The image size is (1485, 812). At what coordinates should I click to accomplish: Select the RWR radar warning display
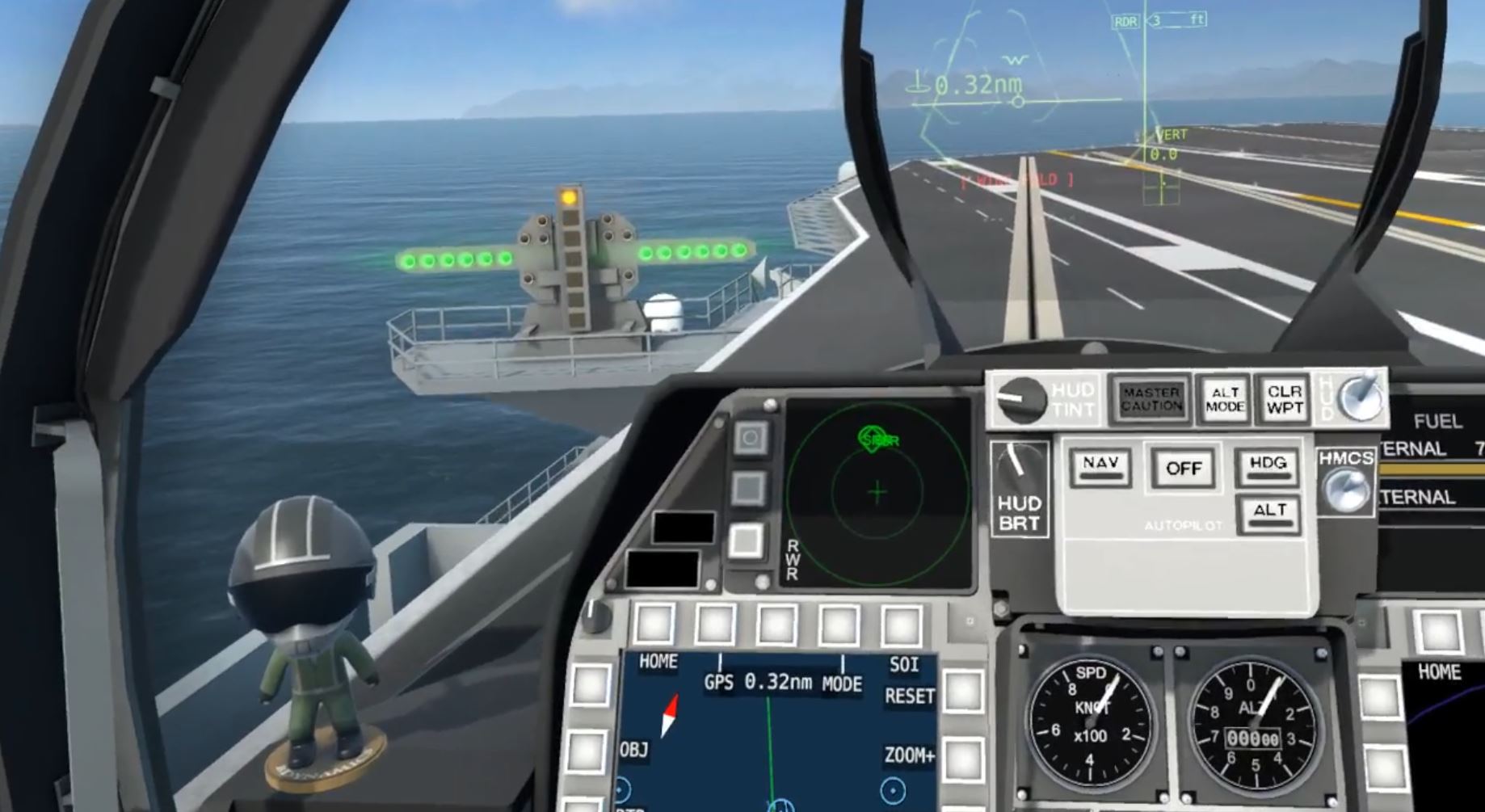(877, 491)
